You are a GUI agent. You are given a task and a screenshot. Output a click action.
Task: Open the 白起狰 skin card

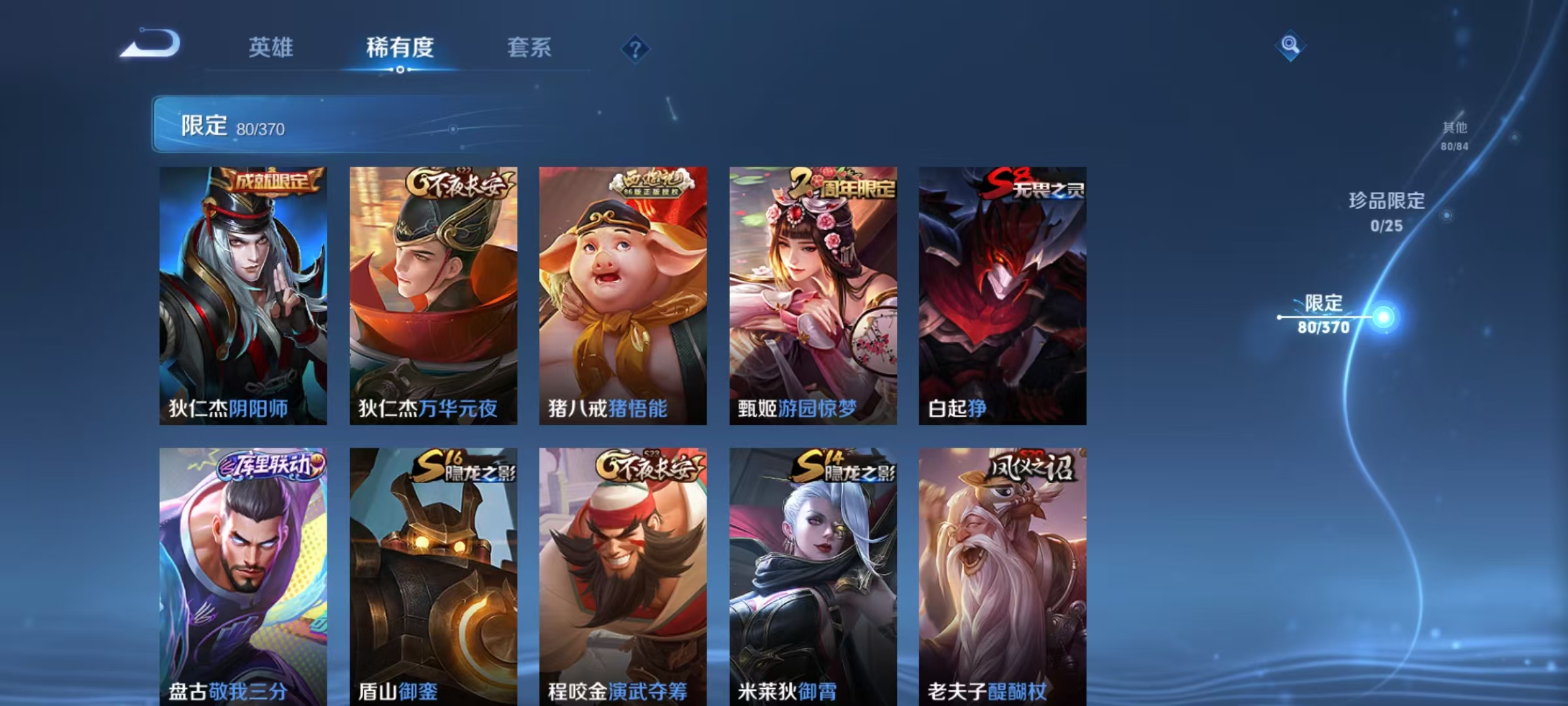(1003, 294)
